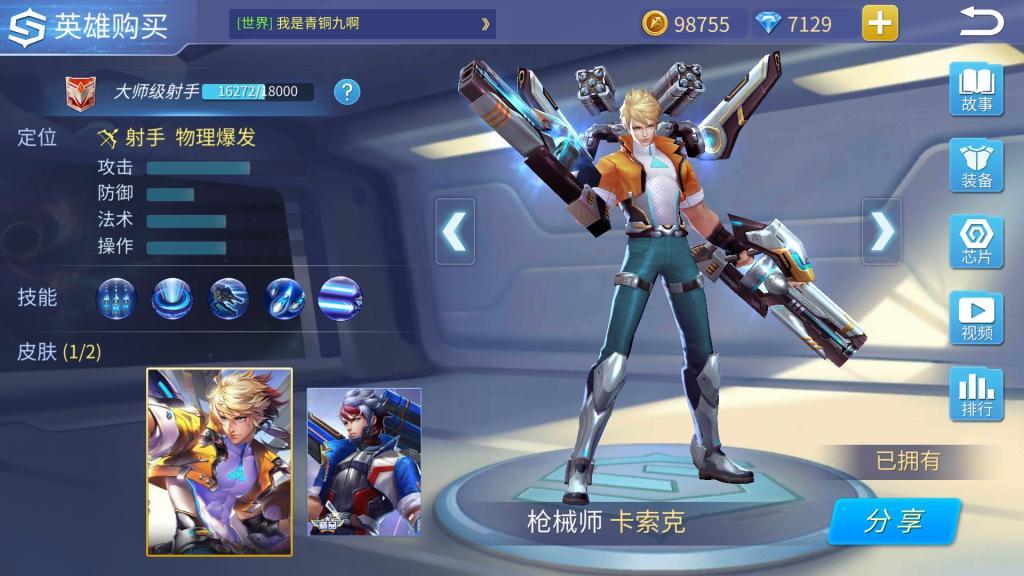Select the red-haired second skin thumbnail
Screen dimensions: 1024x576
tap(364, 461)
